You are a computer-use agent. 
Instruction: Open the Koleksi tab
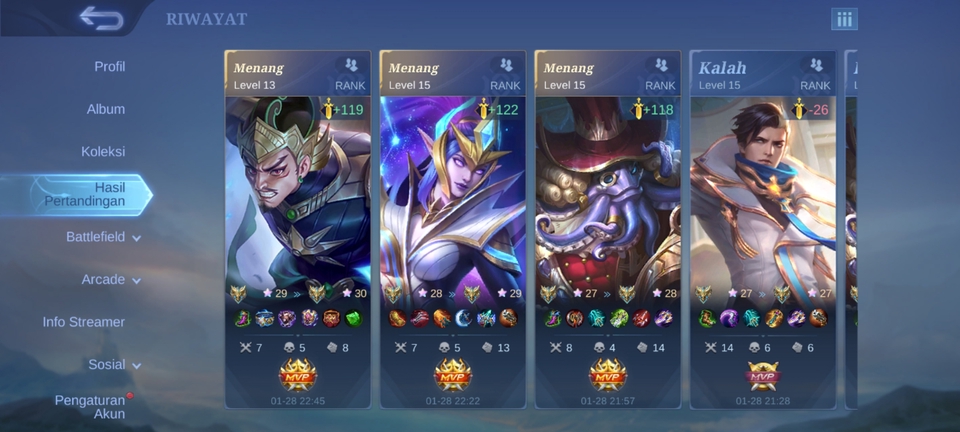click(103, 152)
